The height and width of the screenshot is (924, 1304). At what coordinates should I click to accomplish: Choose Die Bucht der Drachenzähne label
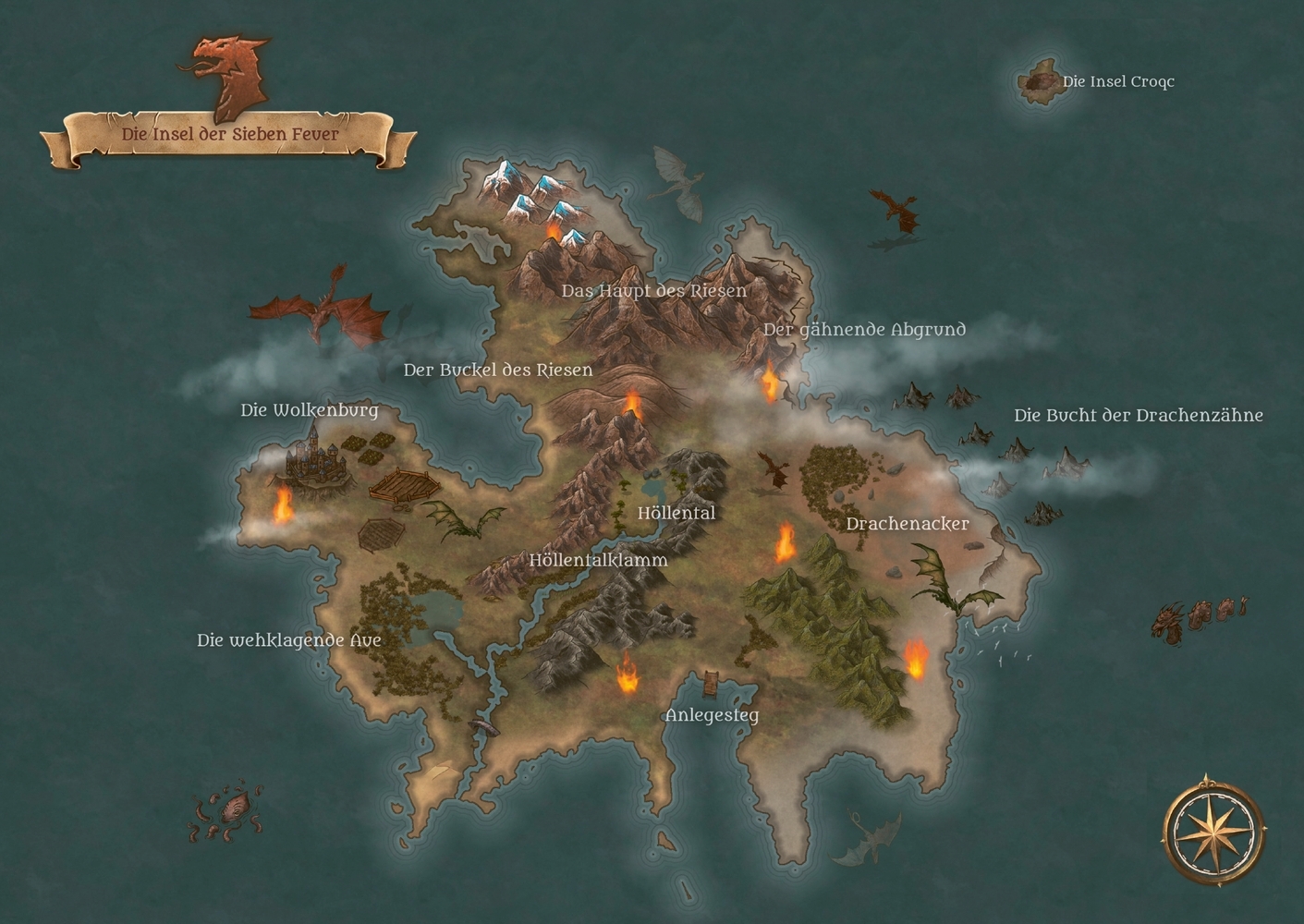[x=1138, y=416]
